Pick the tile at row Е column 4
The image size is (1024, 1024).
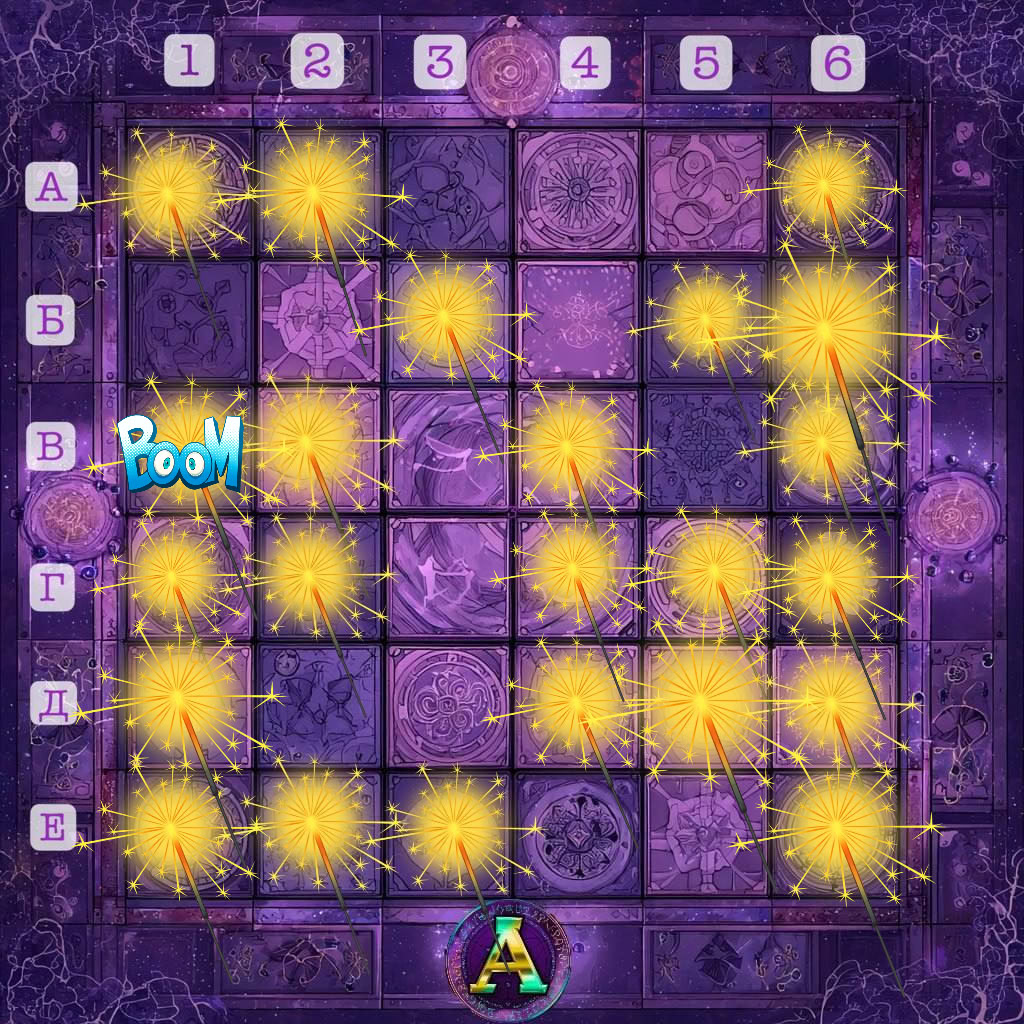point(577,833)
